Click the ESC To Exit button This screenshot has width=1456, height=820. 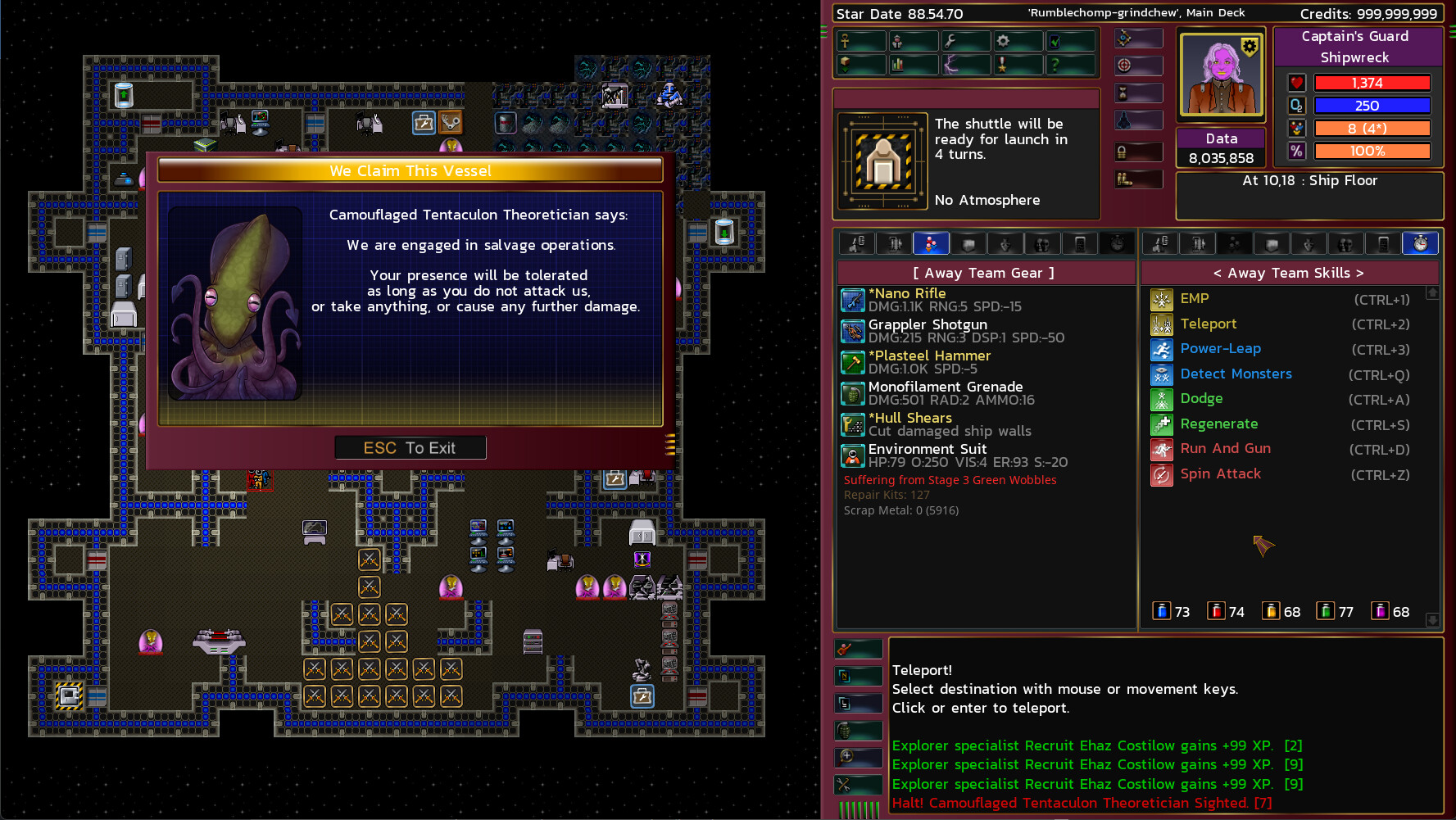pos(410,447)
